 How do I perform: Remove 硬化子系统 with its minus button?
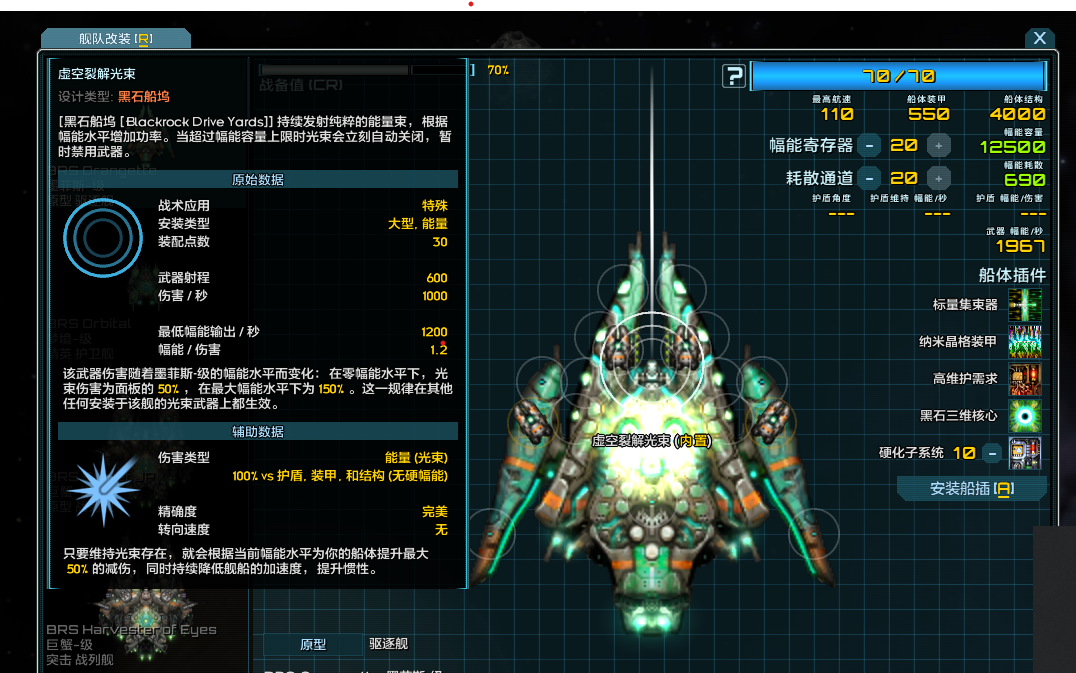click(x=991, y=453)
